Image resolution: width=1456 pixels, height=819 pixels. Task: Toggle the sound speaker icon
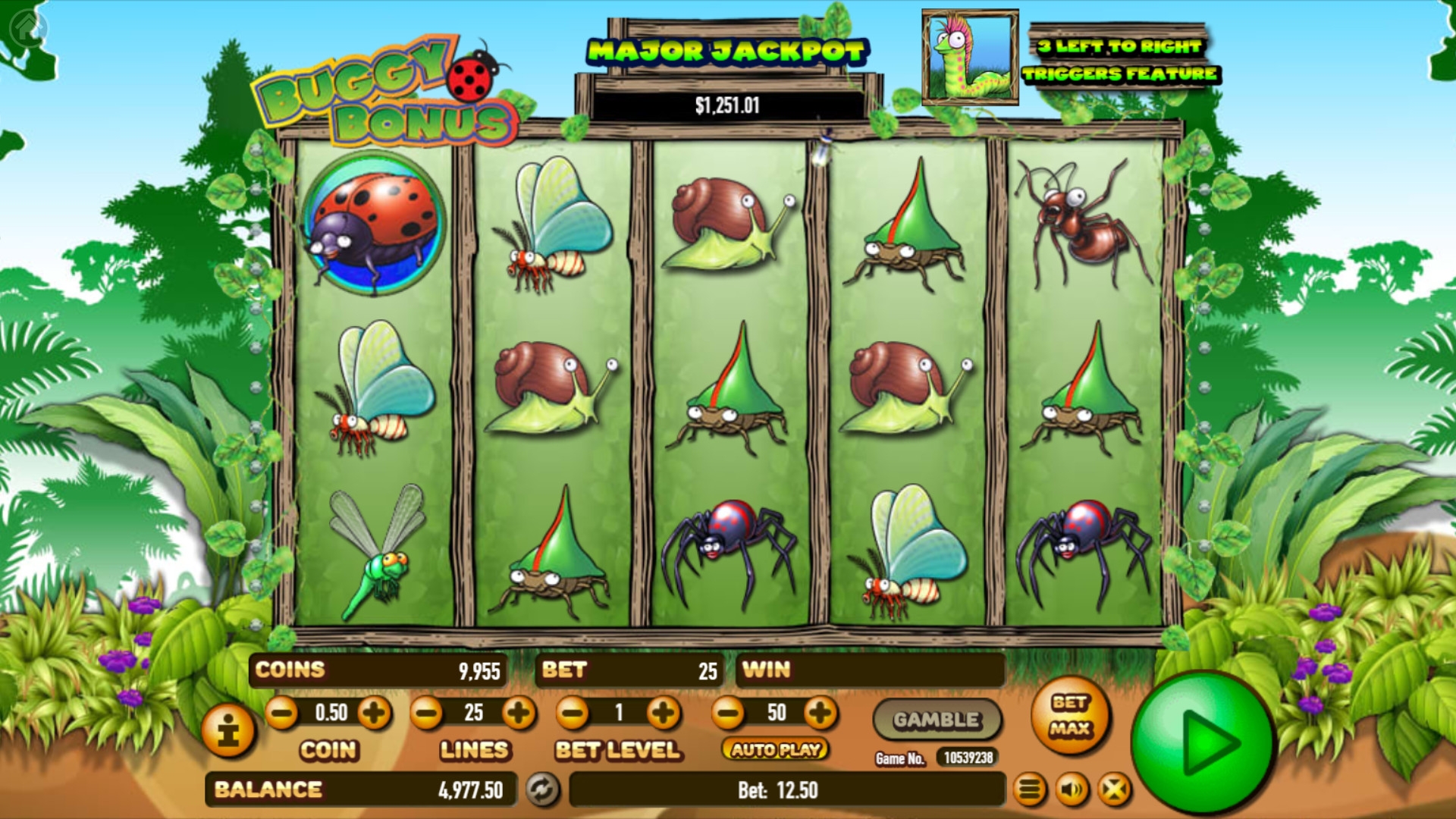pos(1072,790)
